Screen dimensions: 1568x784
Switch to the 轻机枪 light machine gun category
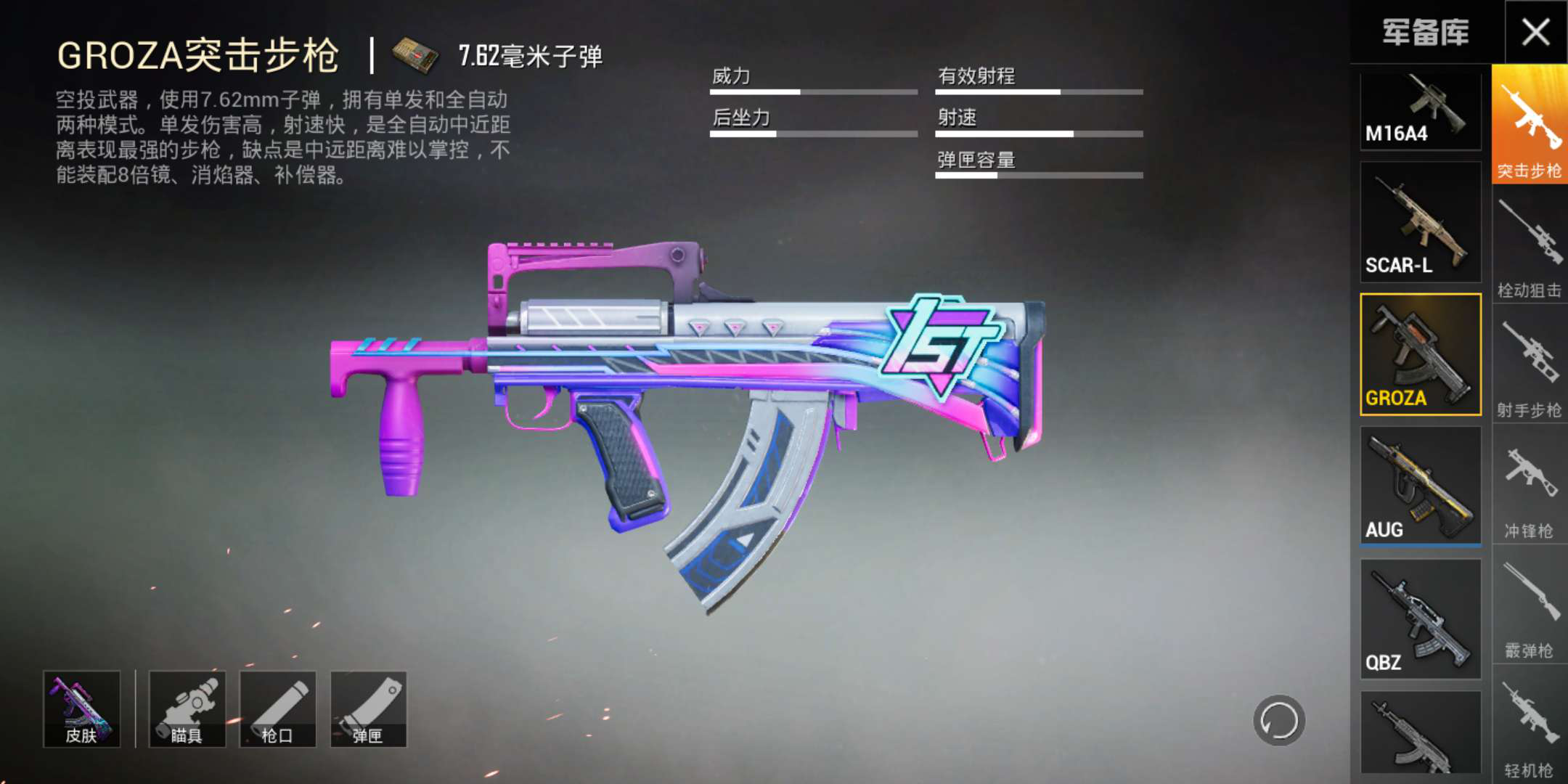pos(1530,727)
